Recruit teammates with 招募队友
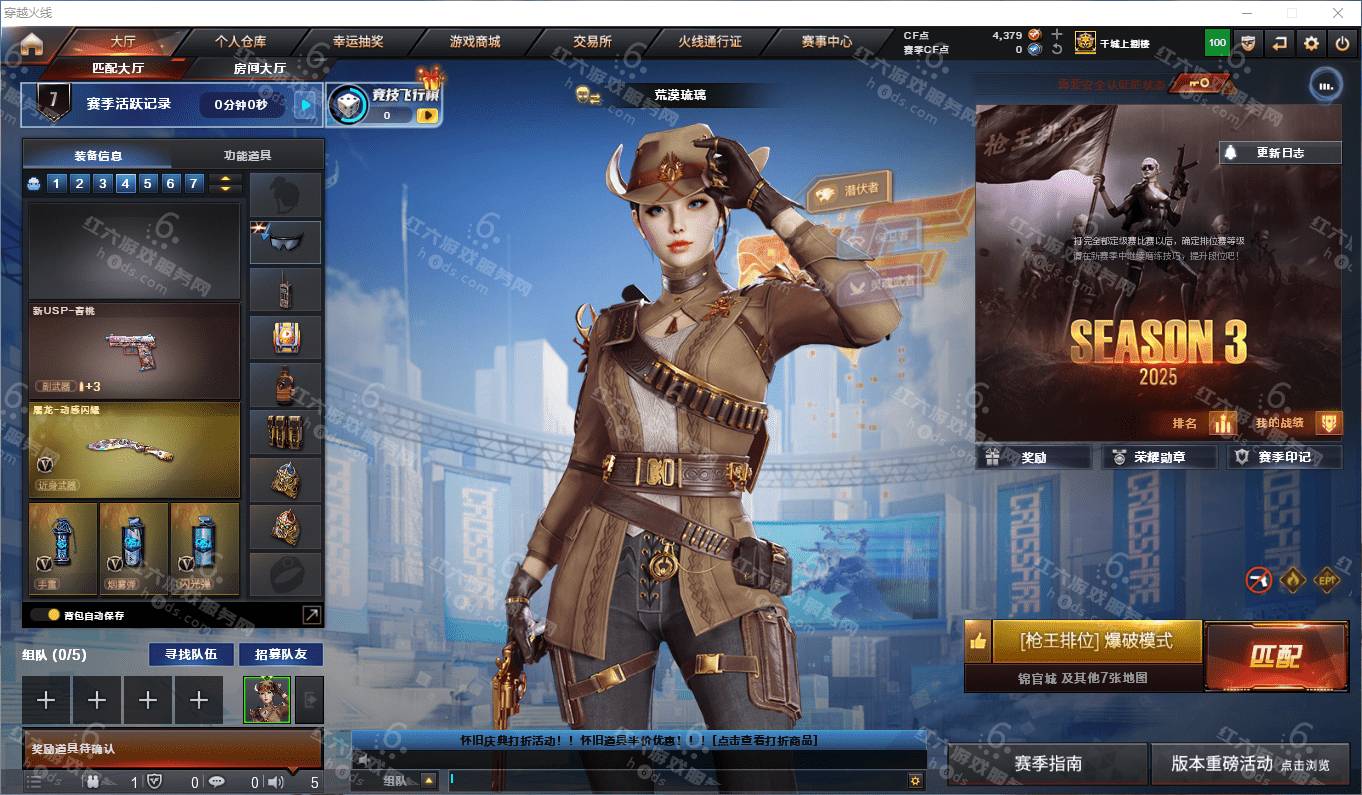Image resolution: width=1362 pixels, height=795 pixels. coord(281,654)
